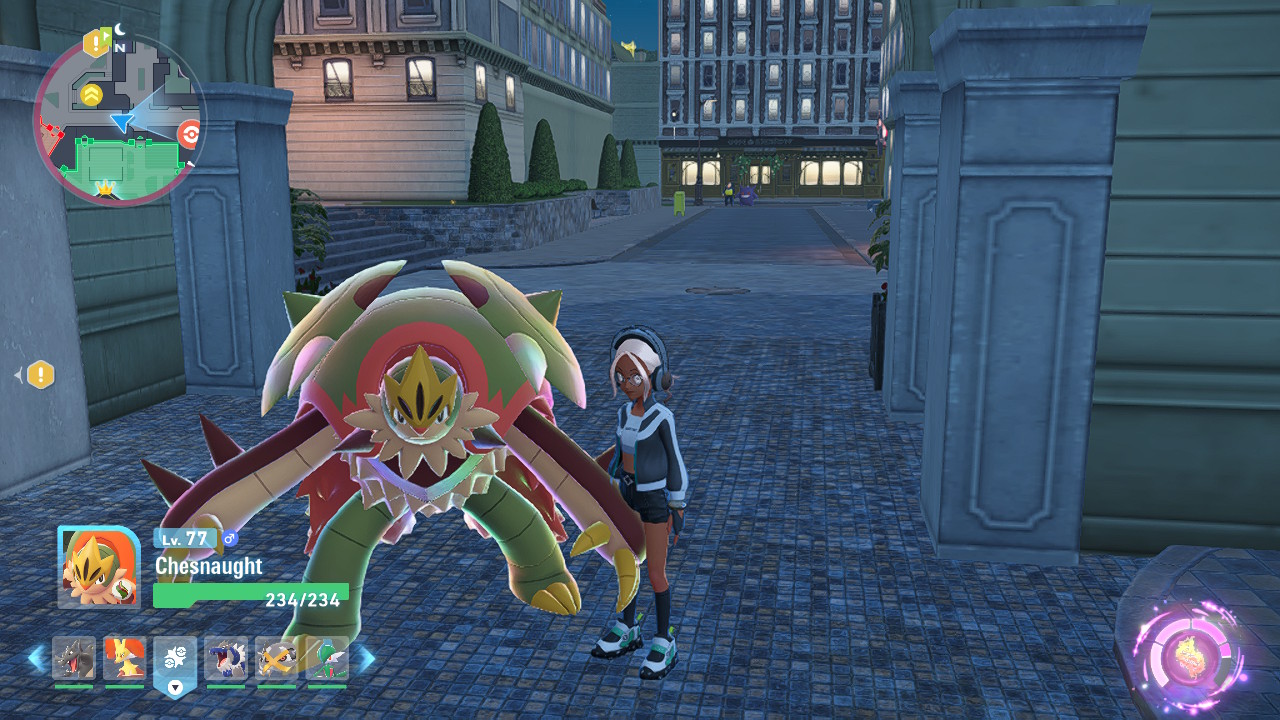The image size is (1280, 720).
Task: Open the circular minimap
Action: 119,120
